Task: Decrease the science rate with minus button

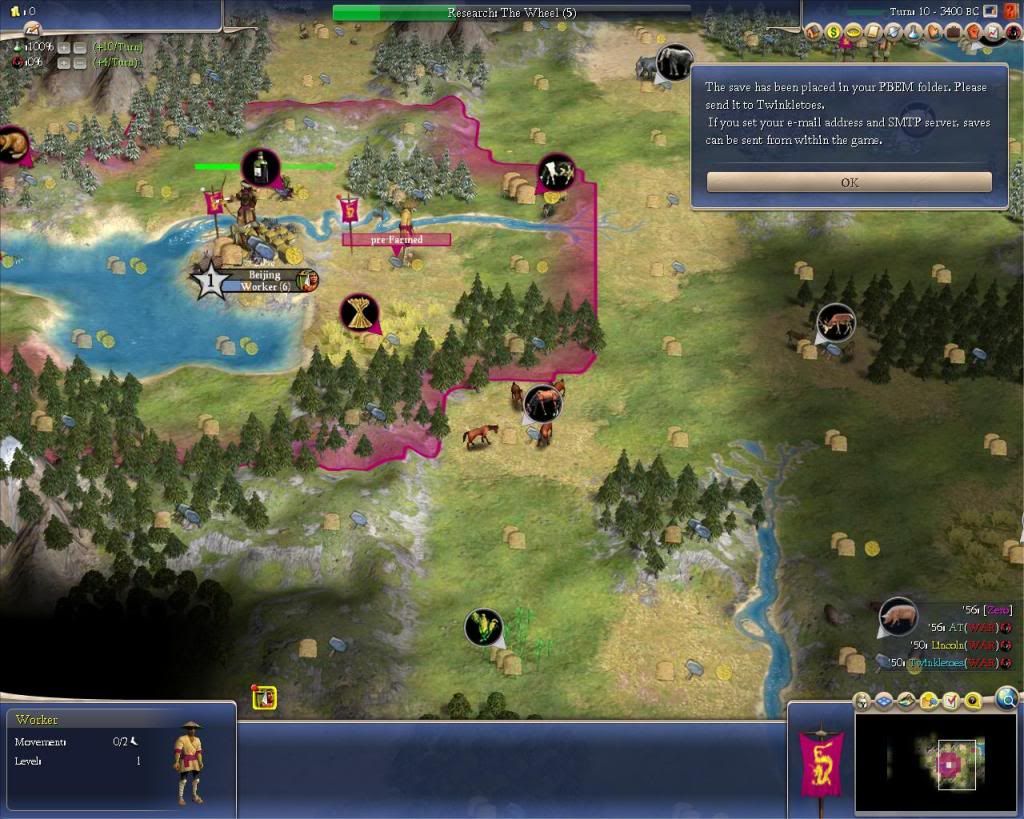Action: (78, 47)
